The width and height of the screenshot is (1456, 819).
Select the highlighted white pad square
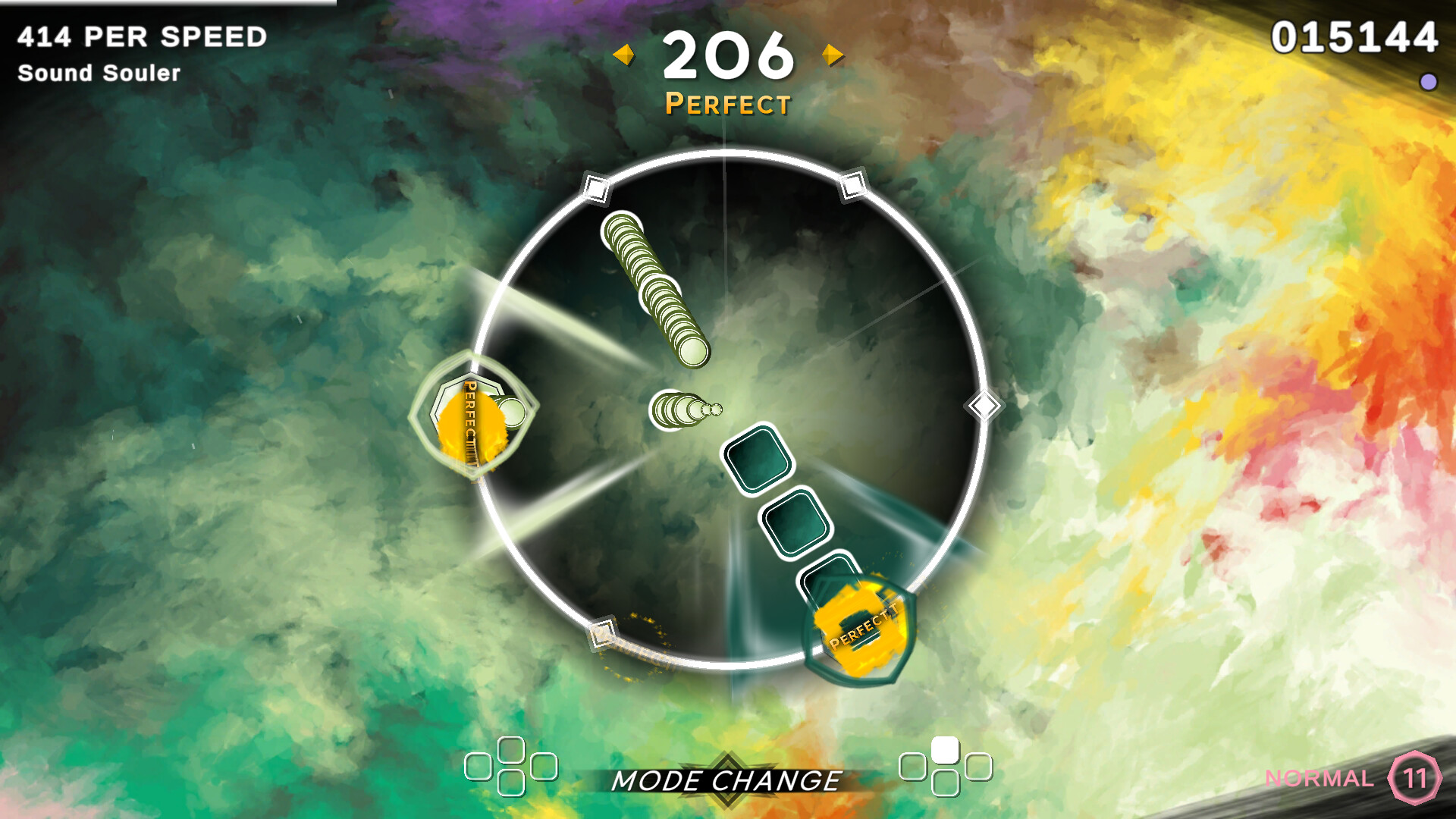coord(946,748)
